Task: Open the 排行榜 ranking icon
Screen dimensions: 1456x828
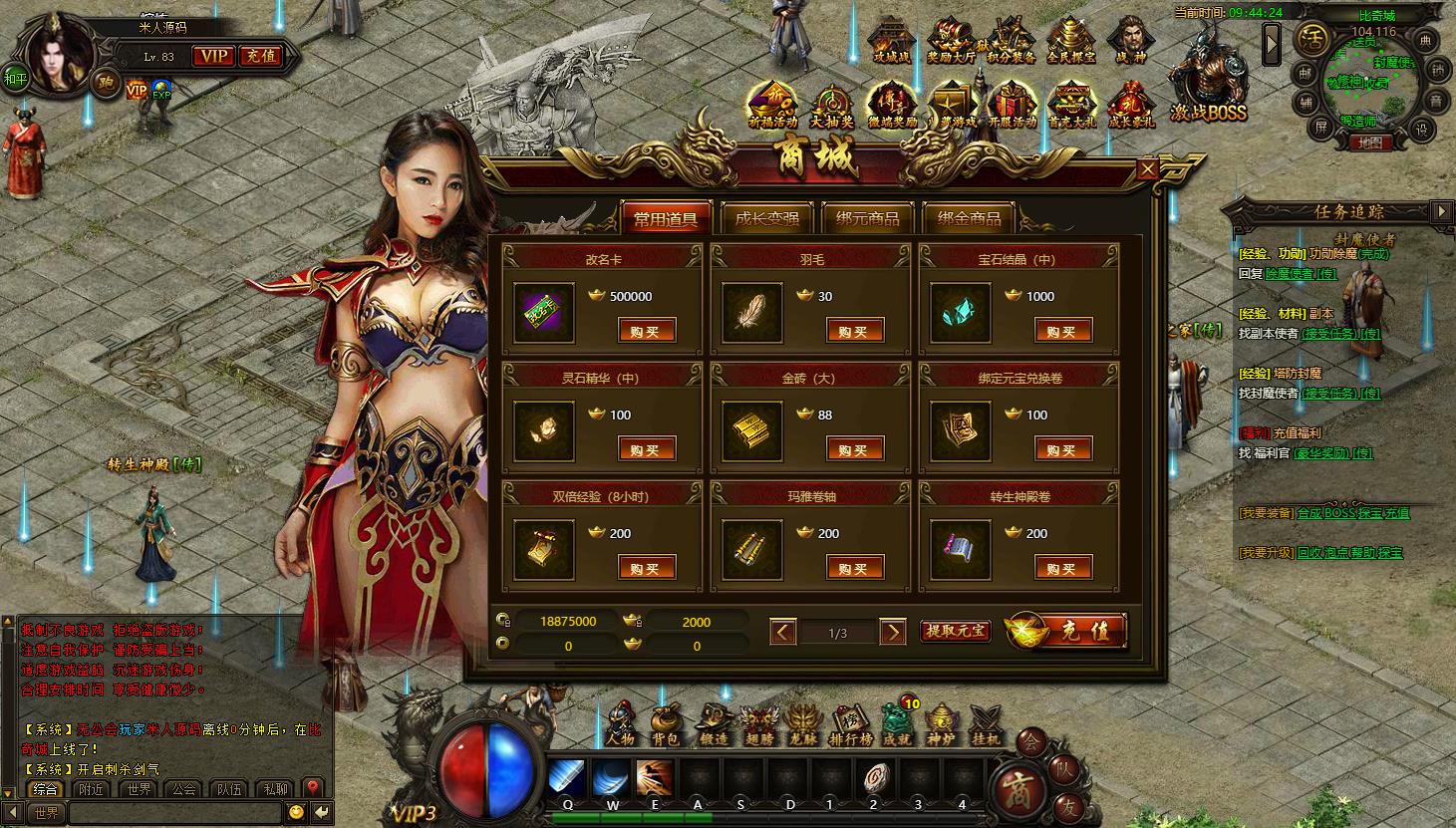Action: (x=850, y=725)
